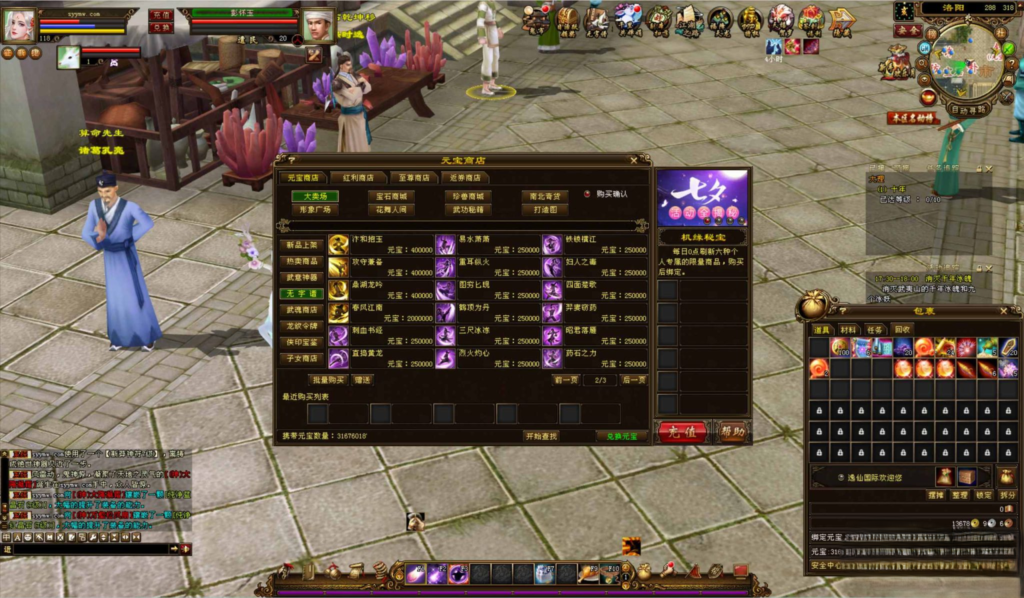Go to the next page with 后一页
1024x598 pixels.
point(633,380)
